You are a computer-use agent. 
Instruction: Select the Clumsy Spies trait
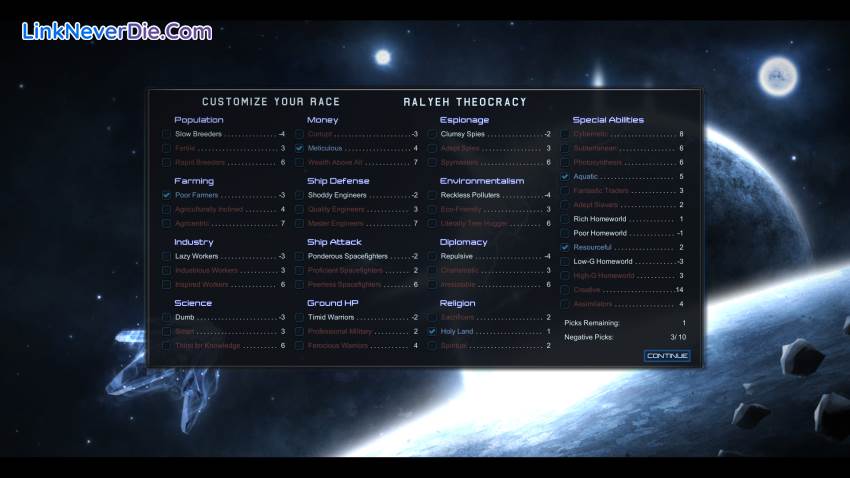[x=432, y=133]
